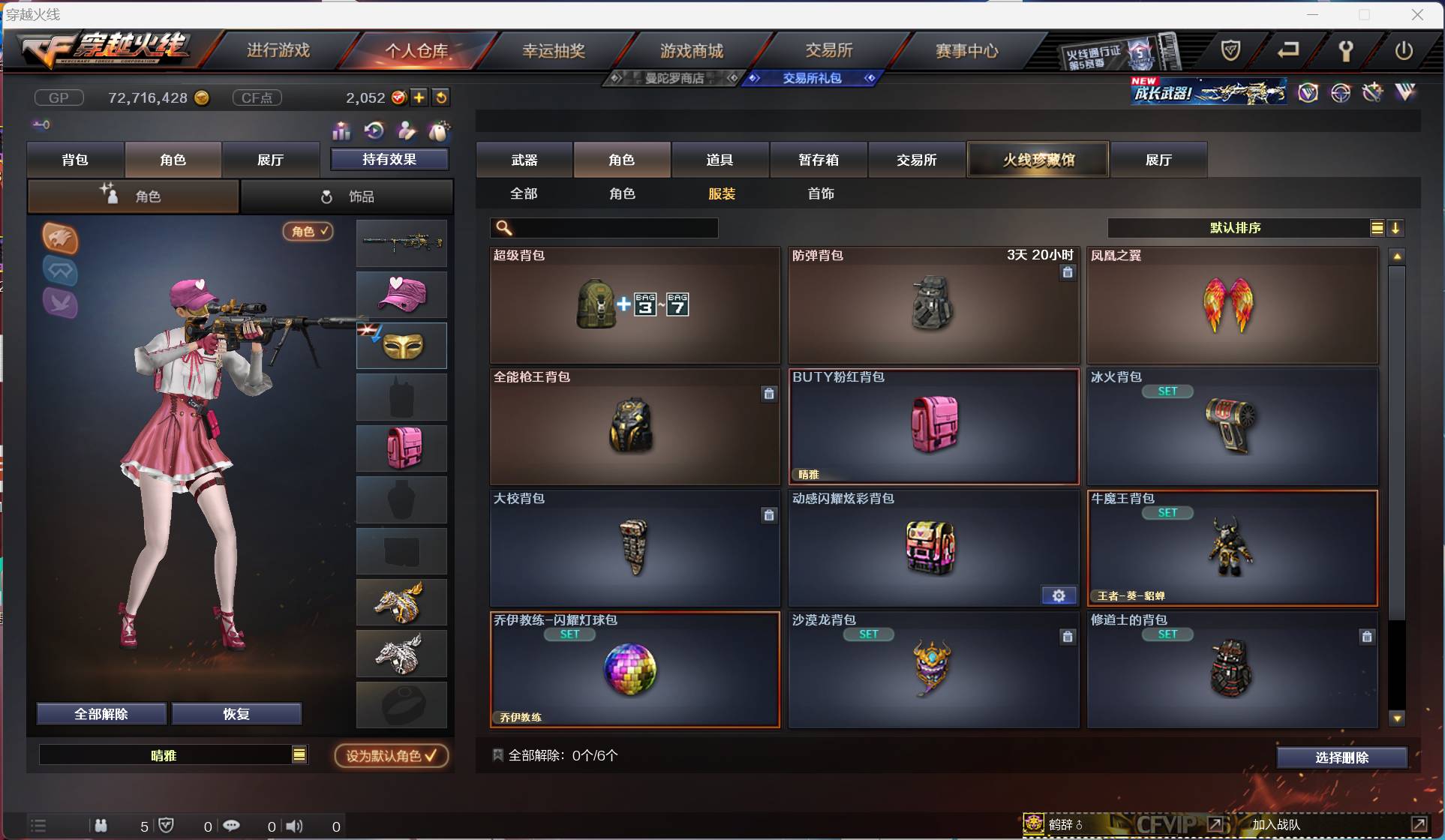Open the rankings bar chart icon above character panel

(341, 130)
